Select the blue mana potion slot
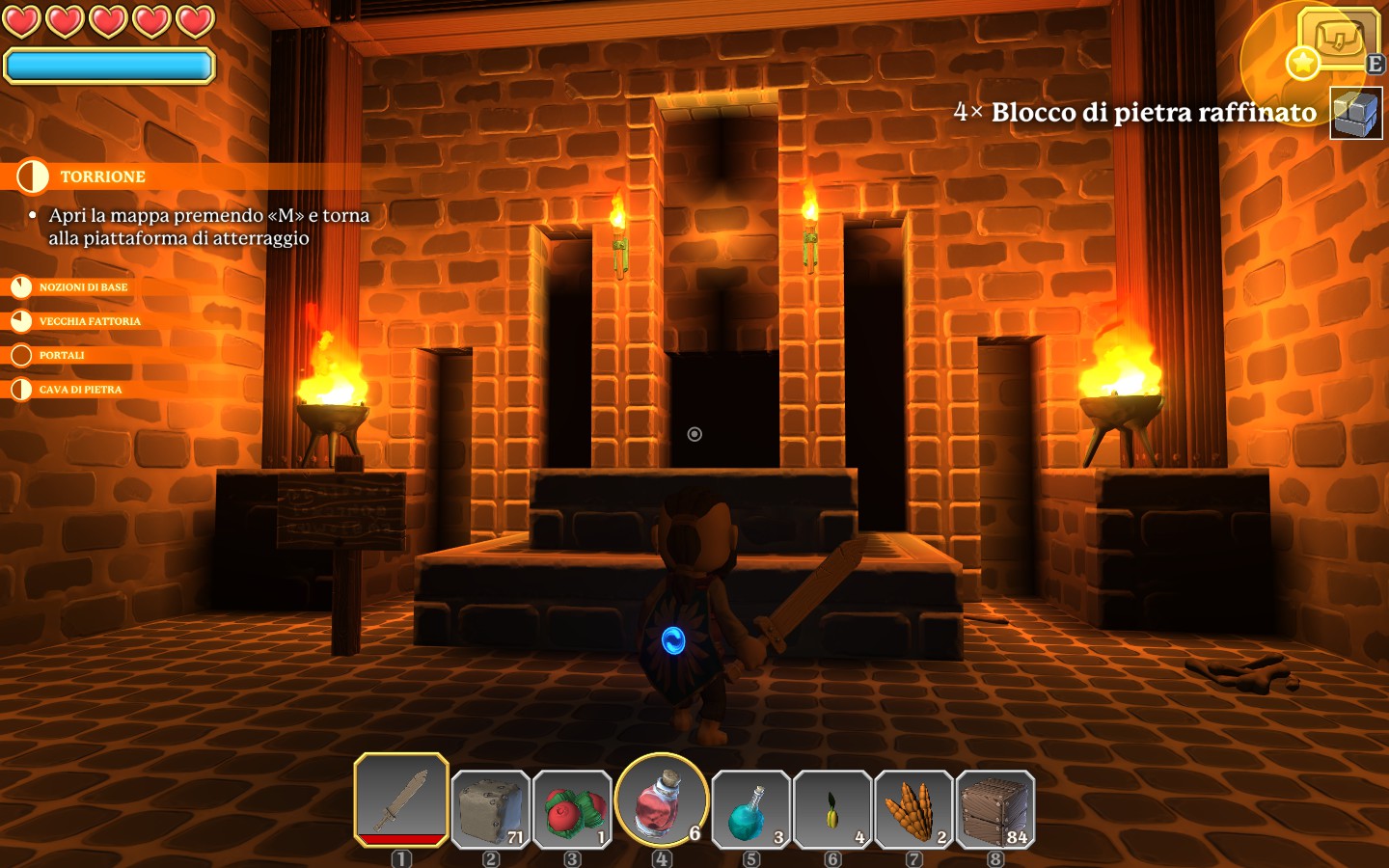1389x868 pixels. pos(750,809)
